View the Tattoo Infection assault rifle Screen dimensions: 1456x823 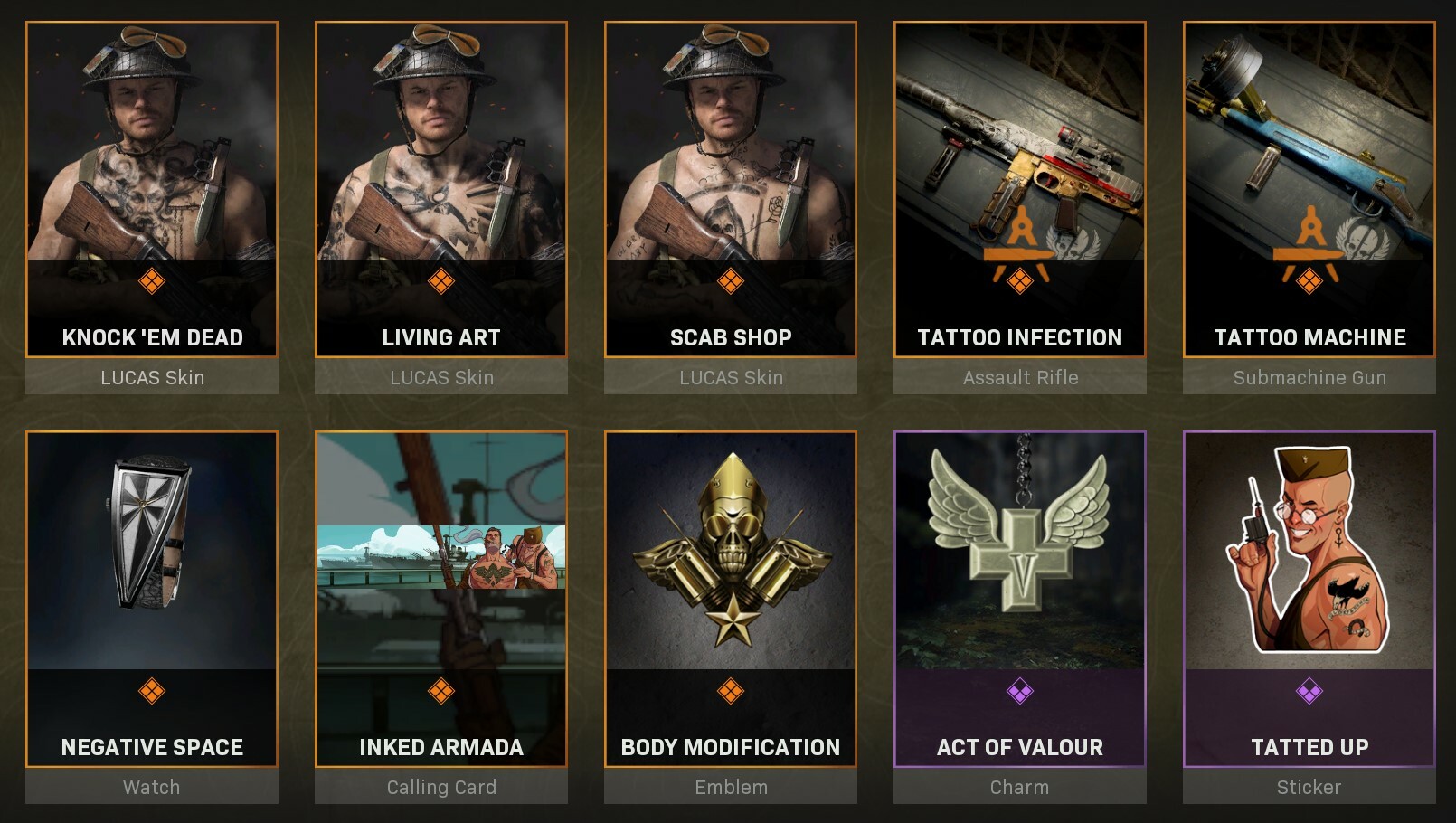(x=1018, y=145)
